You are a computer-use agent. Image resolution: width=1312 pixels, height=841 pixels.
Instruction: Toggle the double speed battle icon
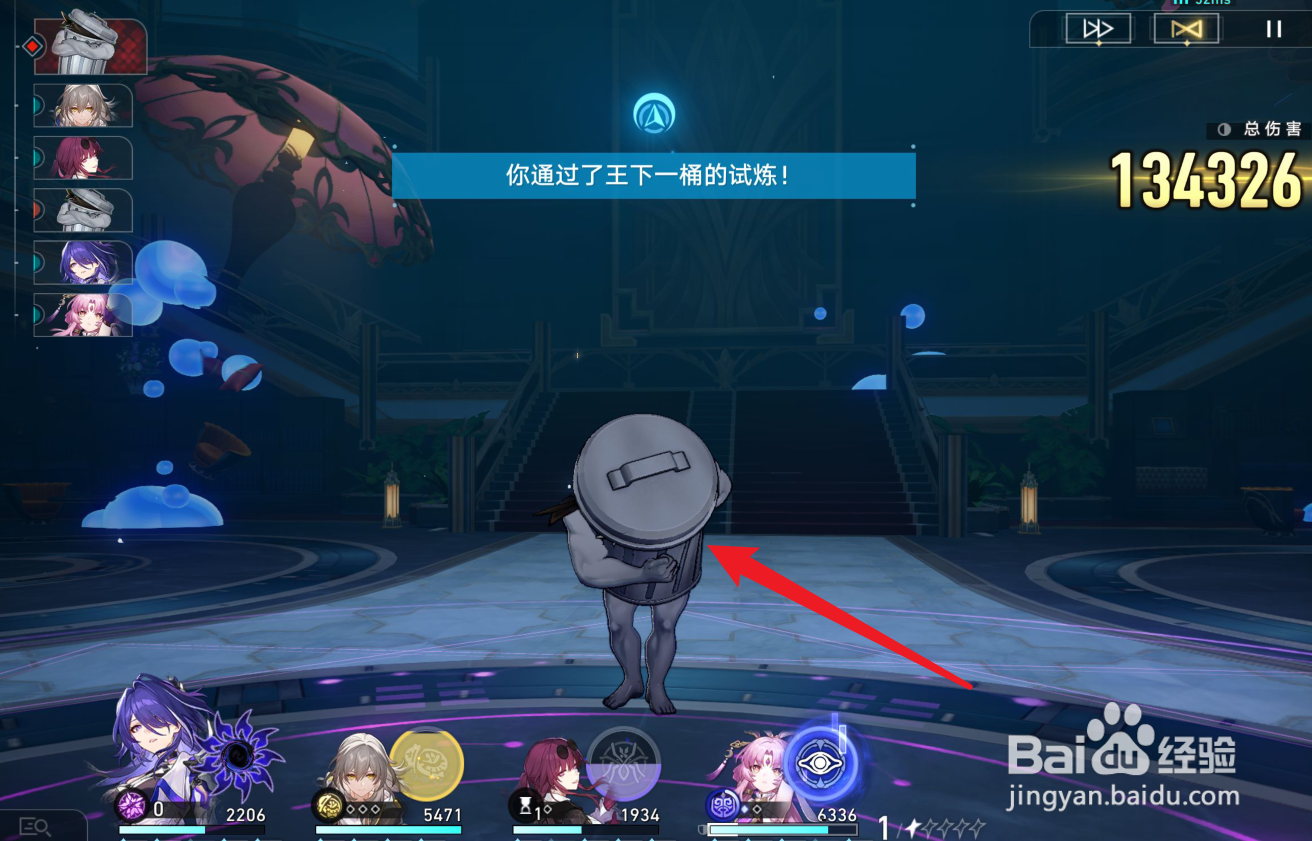pyautogui.click(x=1097, y=28)
